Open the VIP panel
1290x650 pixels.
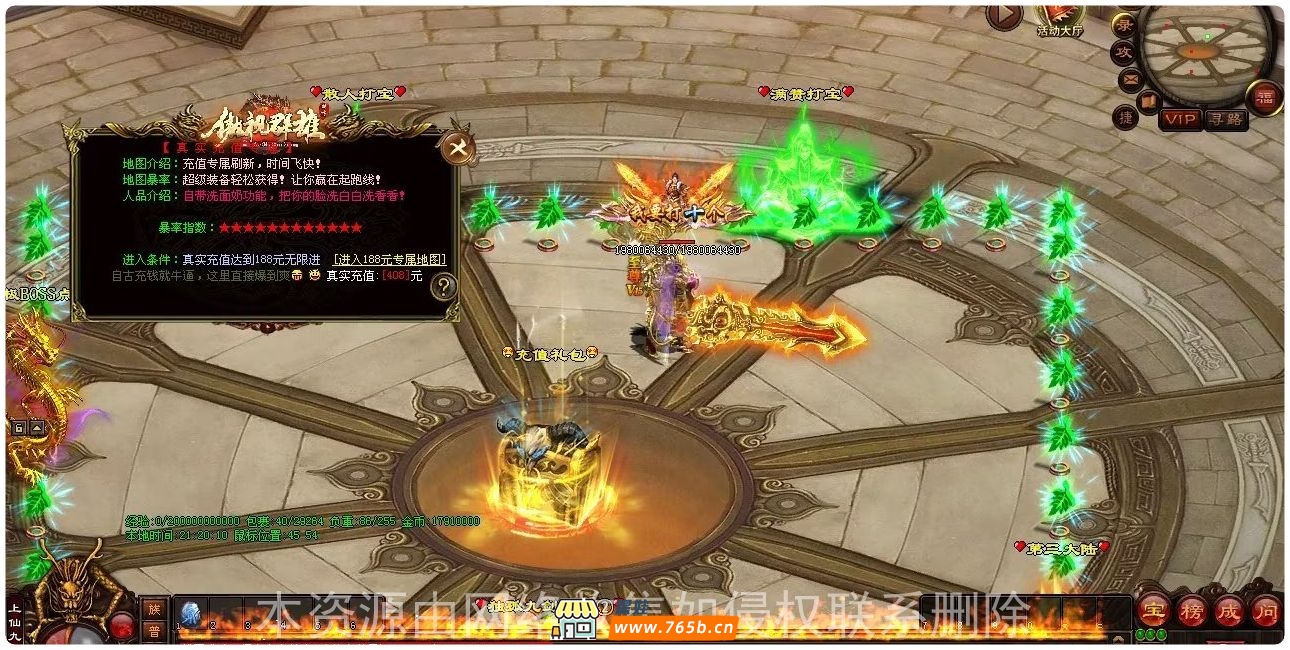(1180, 119)
